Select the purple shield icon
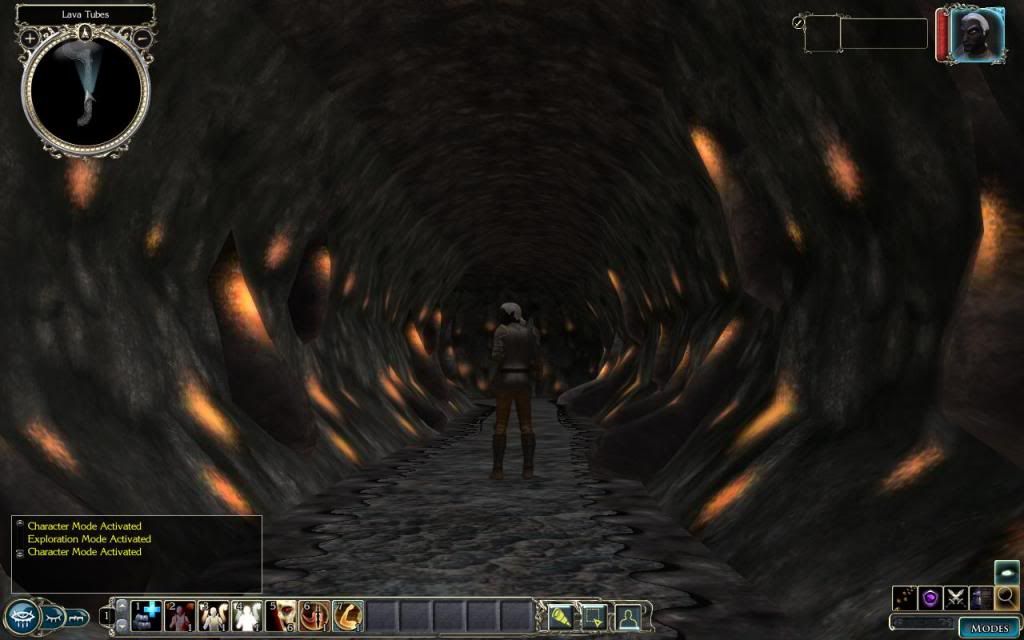Screen dimensions: 1024x640 click(x=931, y=597)
